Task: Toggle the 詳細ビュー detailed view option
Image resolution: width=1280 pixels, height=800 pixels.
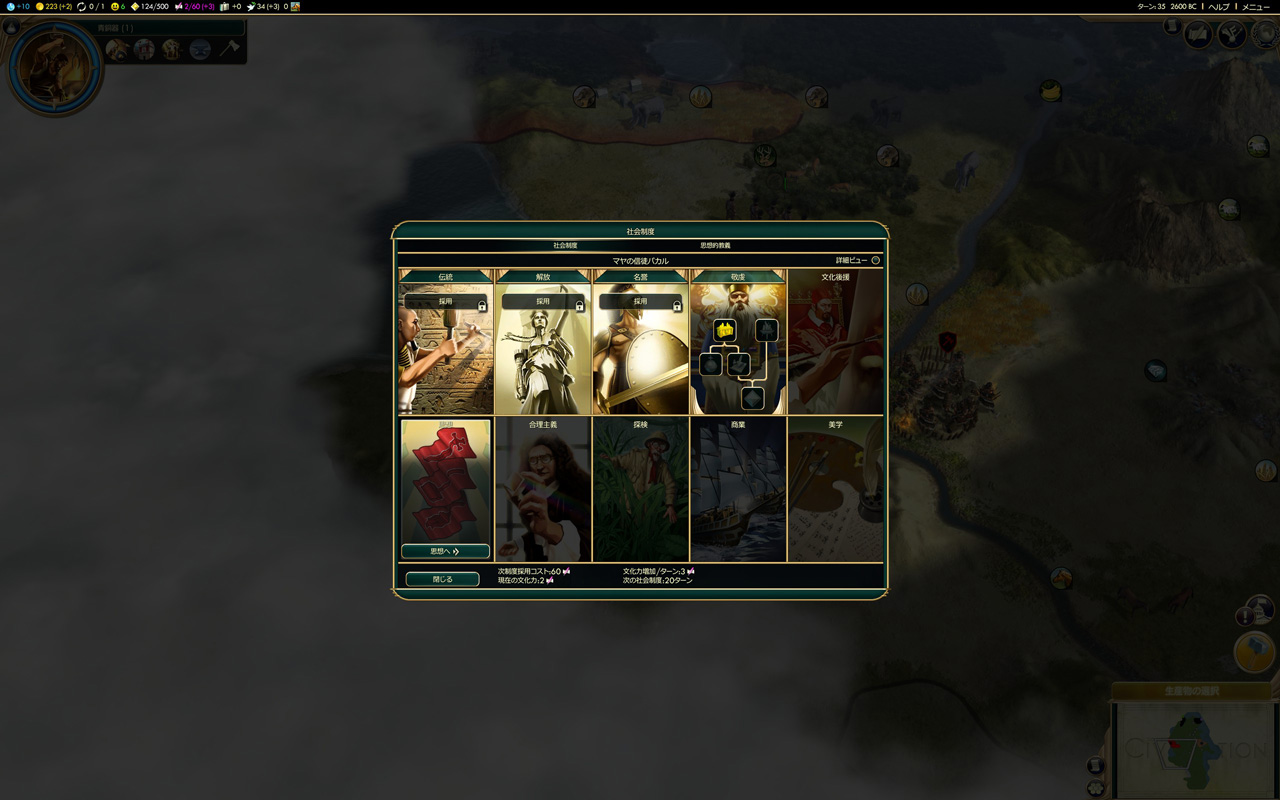Action: pyautogui.click(x=875, y=261)
